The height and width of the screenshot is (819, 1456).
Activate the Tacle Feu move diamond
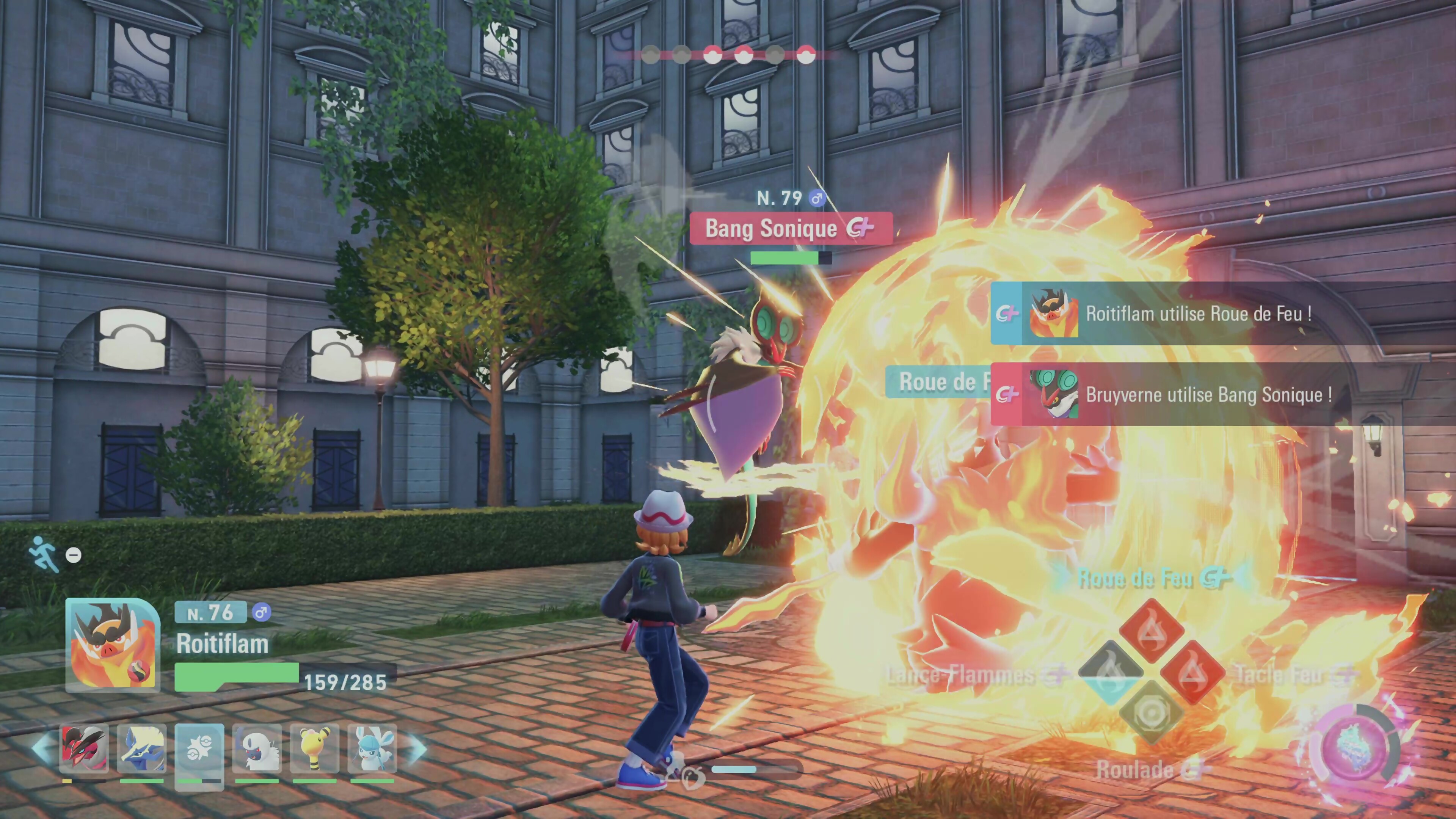pyautogui.click(x=1192, y=673)
